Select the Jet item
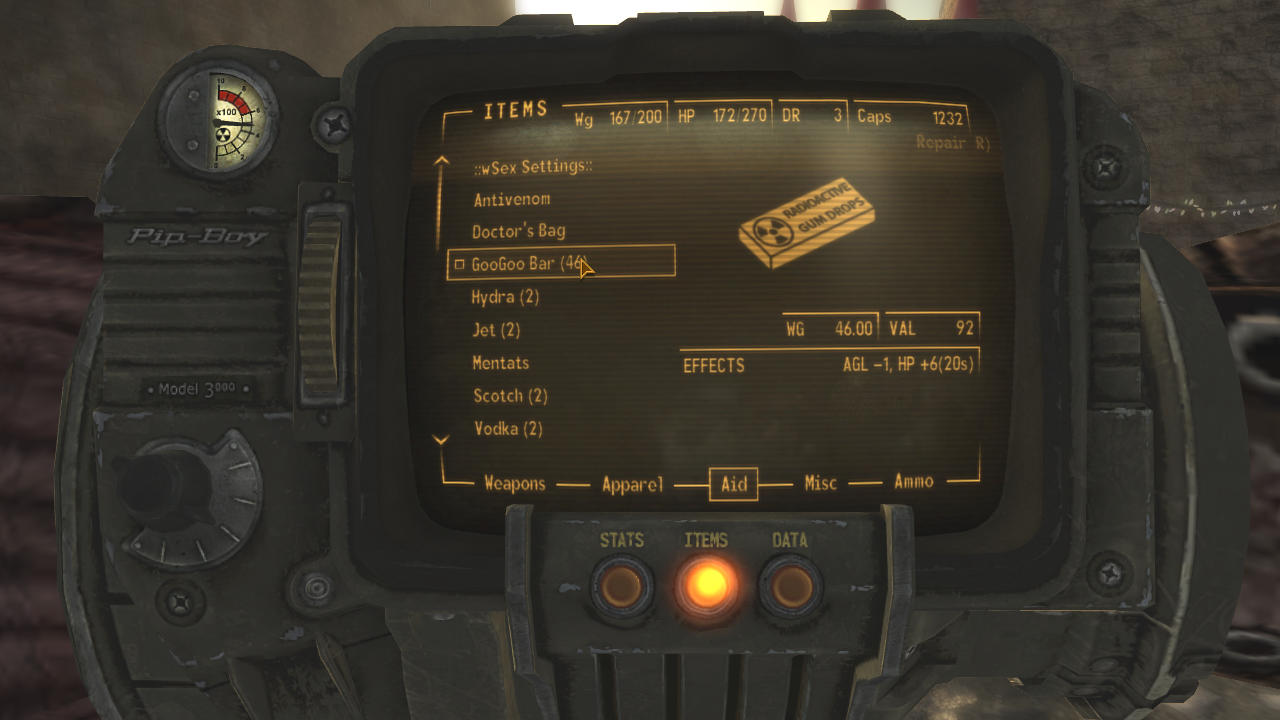The image size is (1280, 720). tap(496, 330)
